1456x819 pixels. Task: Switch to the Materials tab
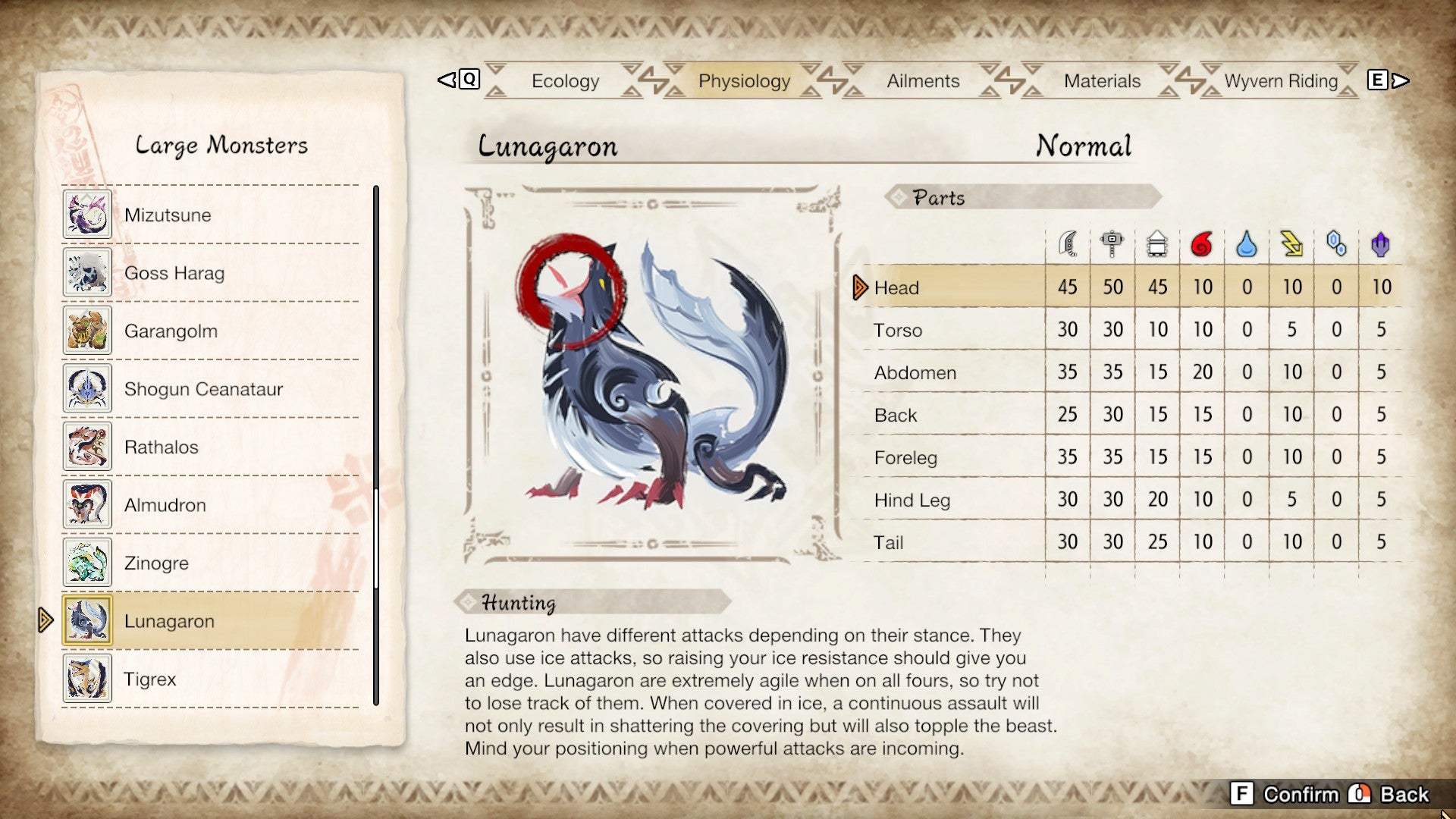point(1103,80)
